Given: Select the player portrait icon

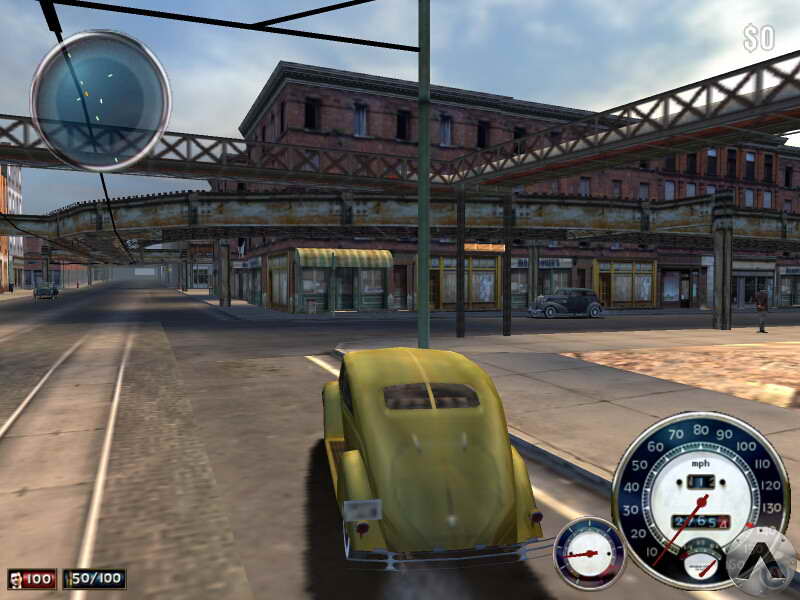Looking at the screenshot, I should tap(16, 579).
